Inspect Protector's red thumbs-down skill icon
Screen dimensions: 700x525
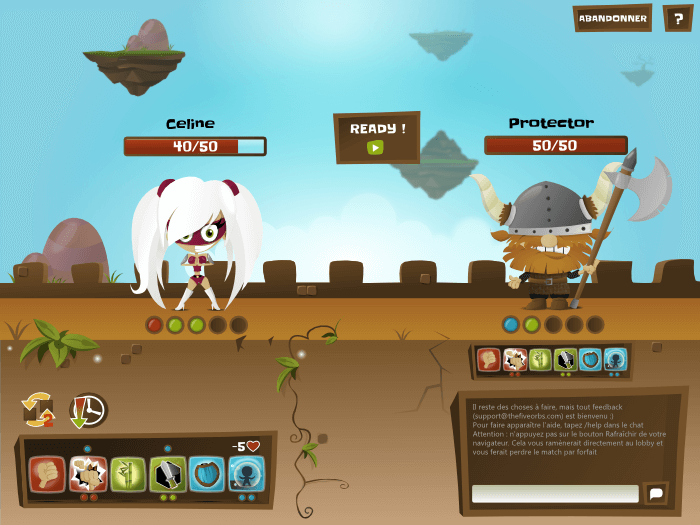tap(489, 359)
